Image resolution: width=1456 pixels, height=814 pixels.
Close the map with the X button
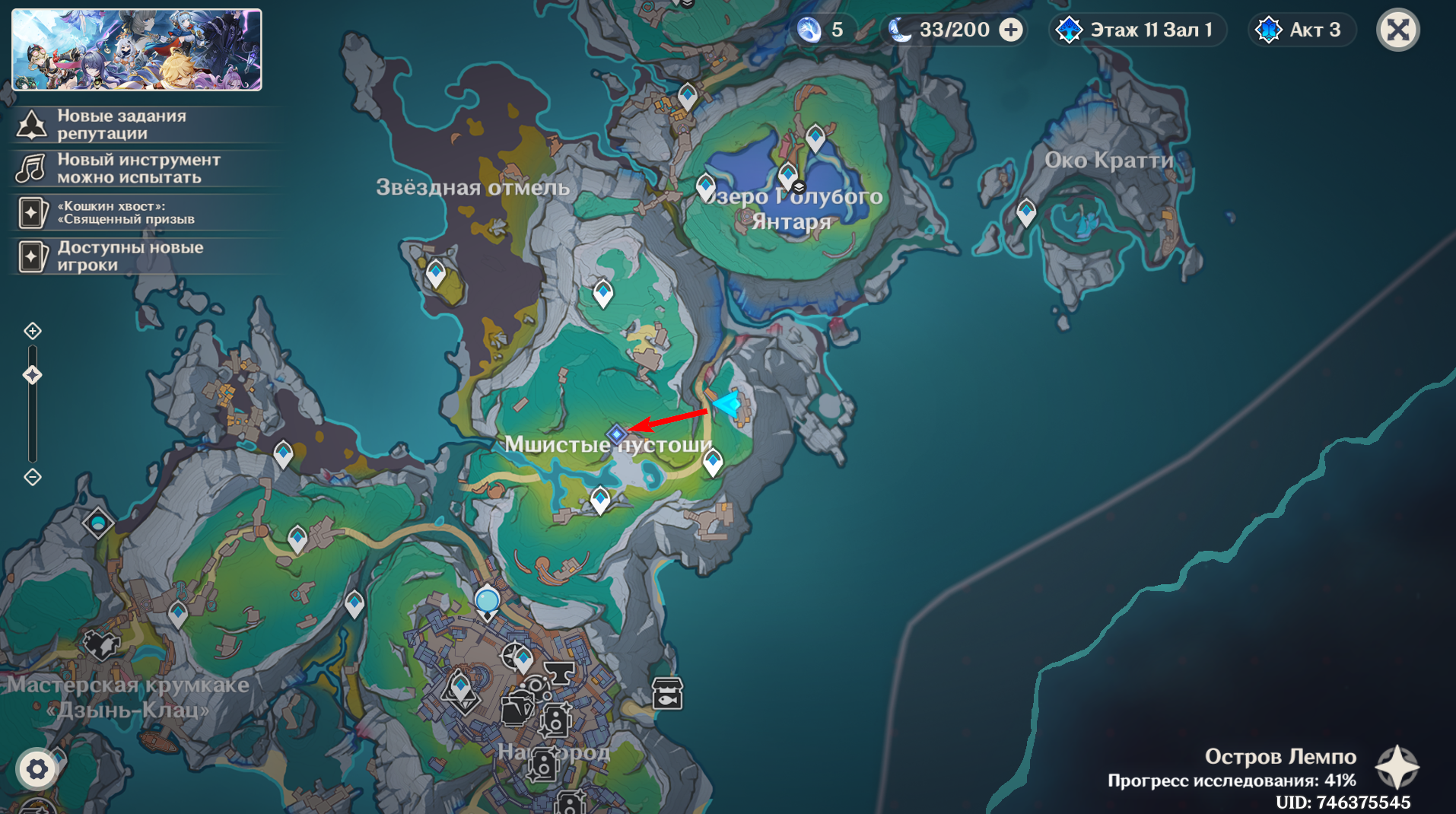[1398, 30]
